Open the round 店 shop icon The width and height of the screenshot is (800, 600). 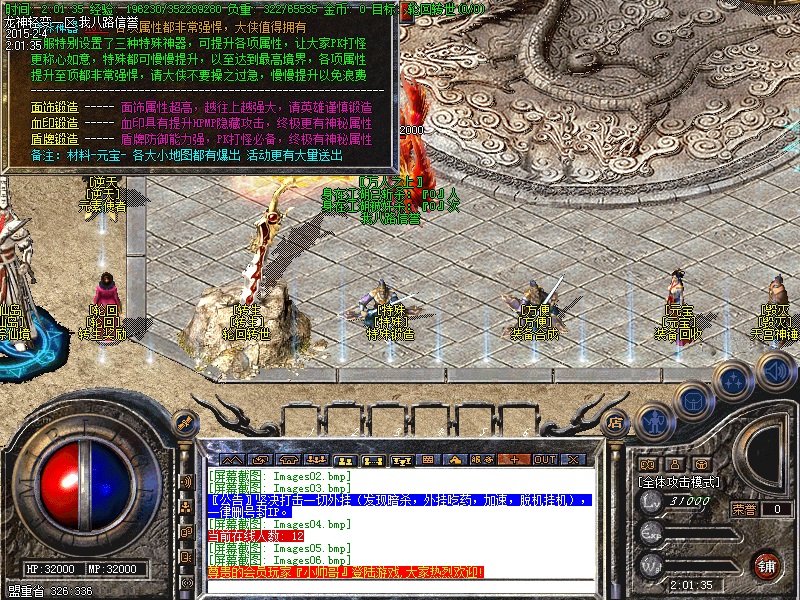point(617,423)
